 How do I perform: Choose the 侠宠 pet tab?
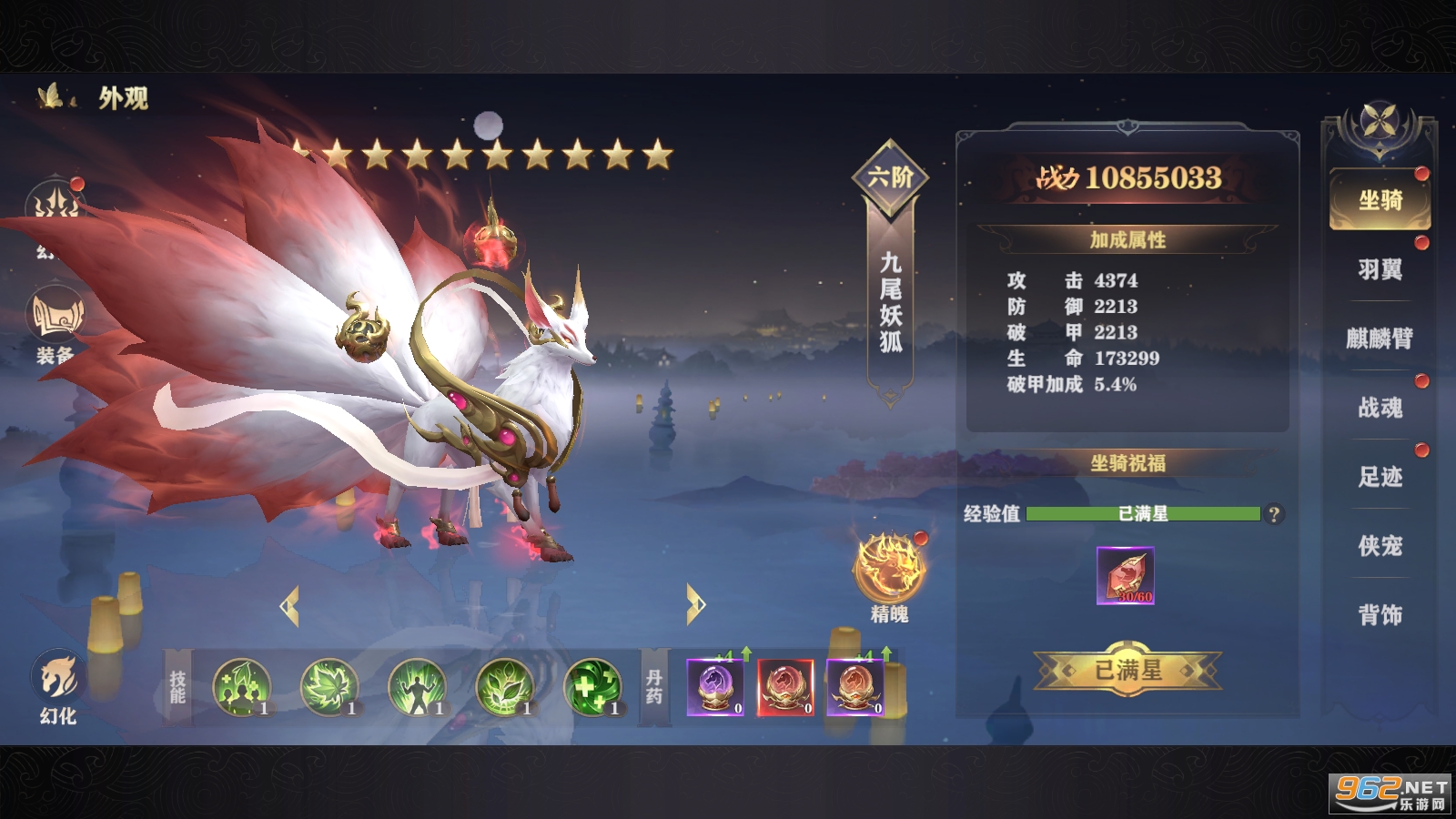tap(1380, 546)
